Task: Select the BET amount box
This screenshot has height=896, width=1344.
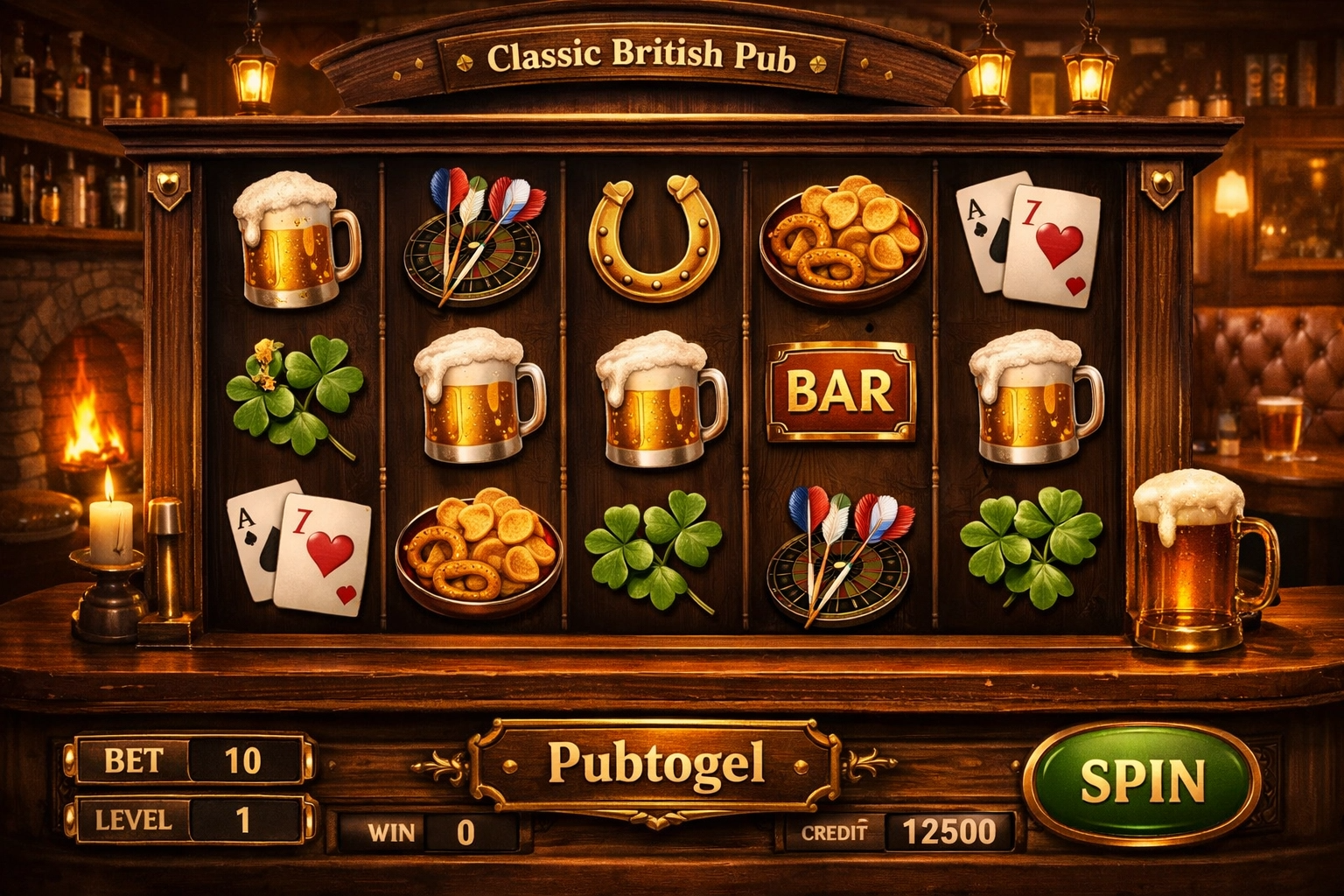Action: (242, 760)
